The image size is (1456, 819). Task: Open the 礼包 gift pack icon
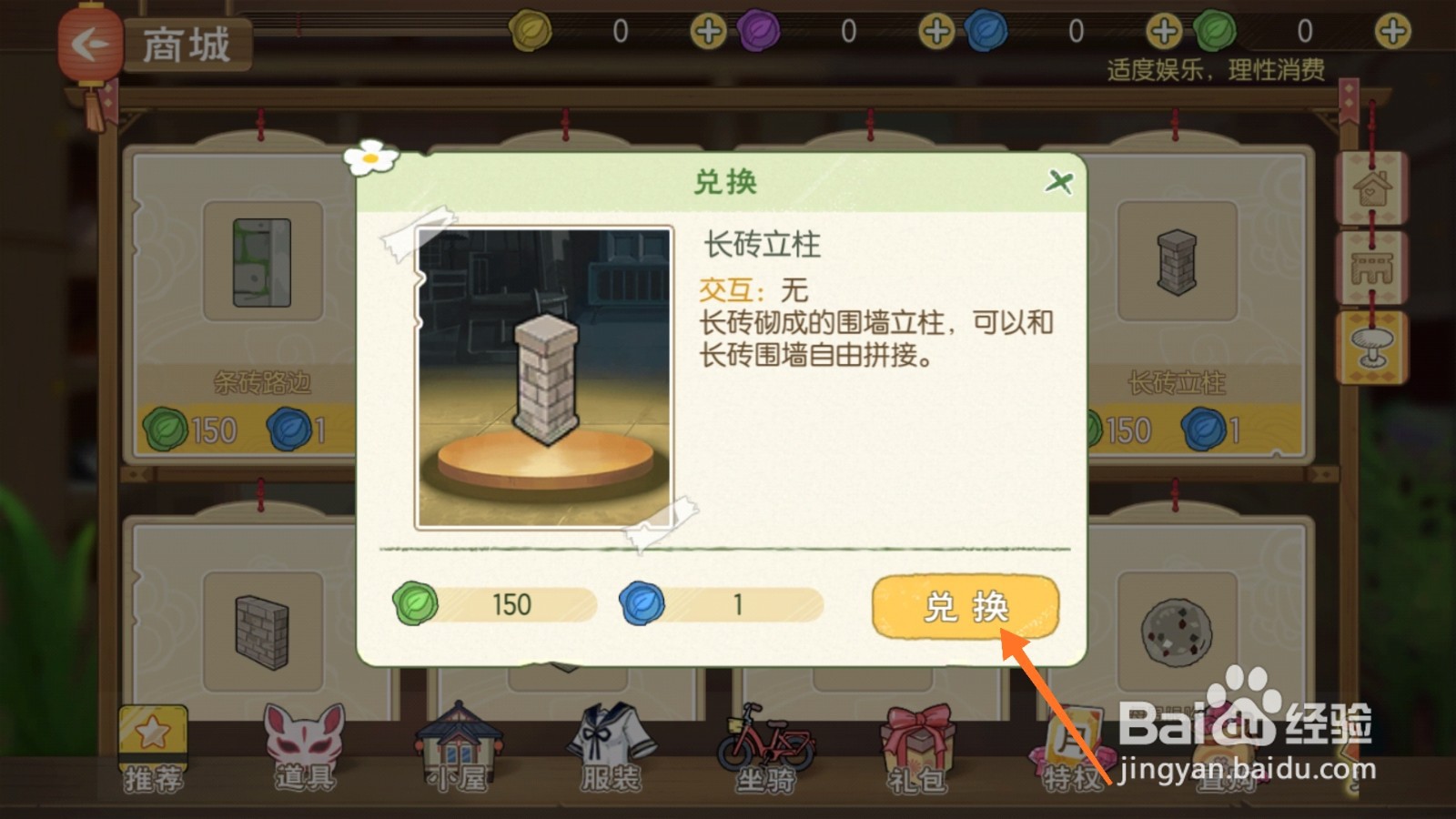pyautogui.click(x=915, y=737)
